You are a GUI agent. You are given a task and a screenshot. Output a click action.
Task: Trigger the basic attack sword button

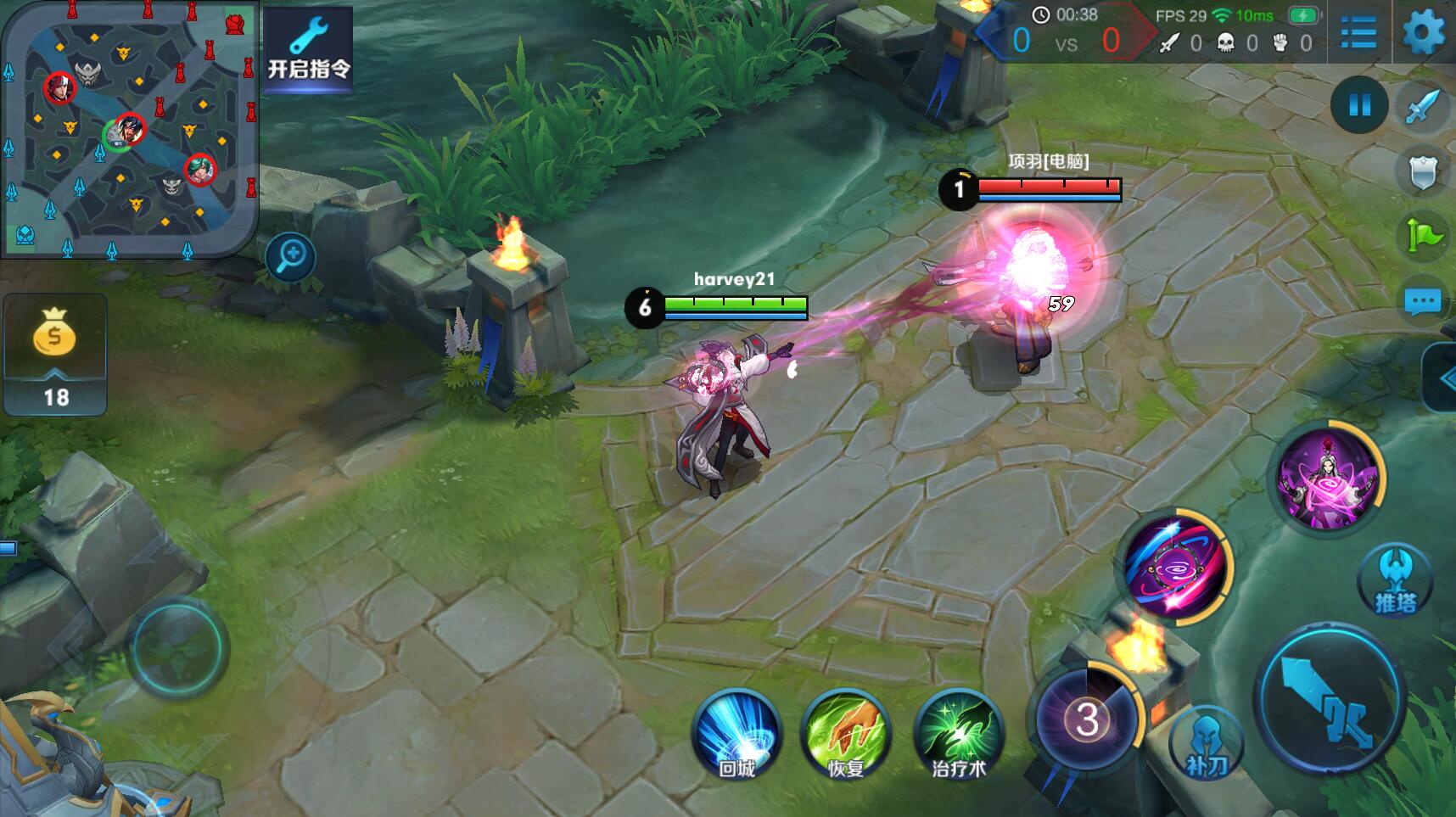pos(1330,700)
